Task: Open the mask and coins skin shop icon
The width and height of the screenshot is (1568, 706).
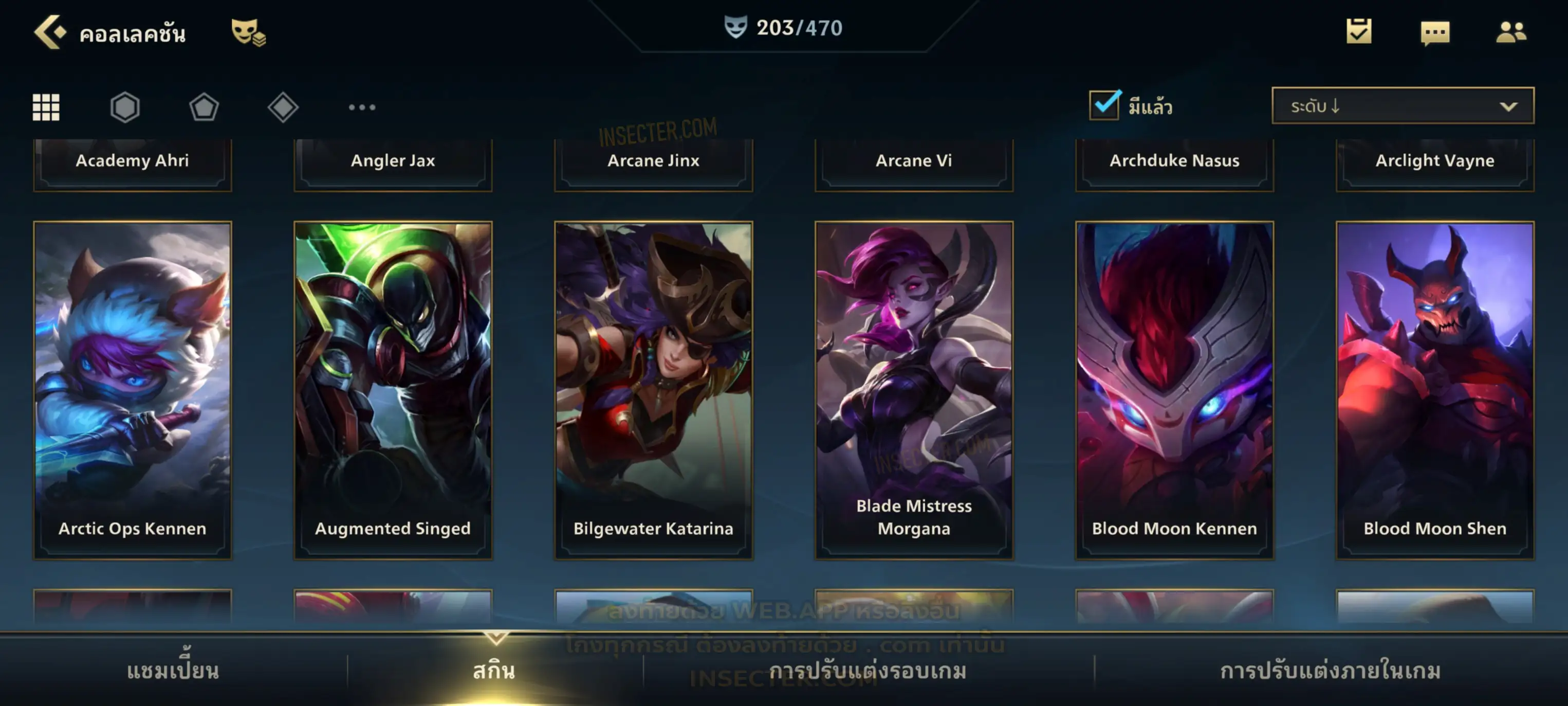Action: pos(248,32)
